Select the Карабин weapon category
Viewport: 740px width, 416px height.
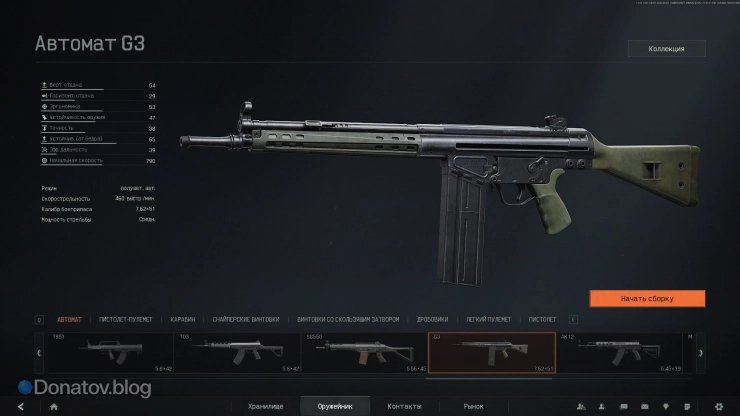(183, 320)
